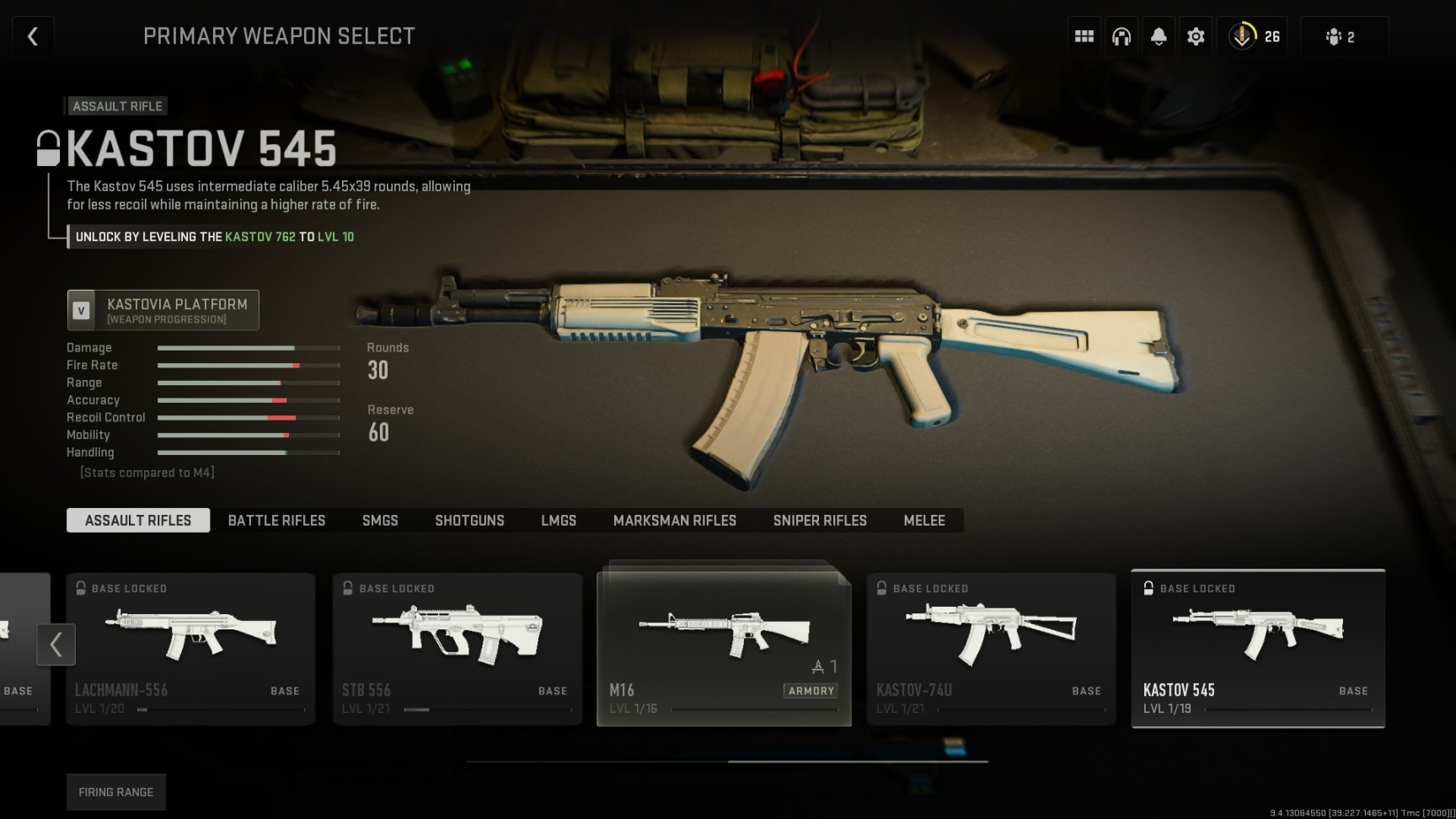Switch to the SMGs tab
The image size is (1456, 819).
[x=380, y=520]
